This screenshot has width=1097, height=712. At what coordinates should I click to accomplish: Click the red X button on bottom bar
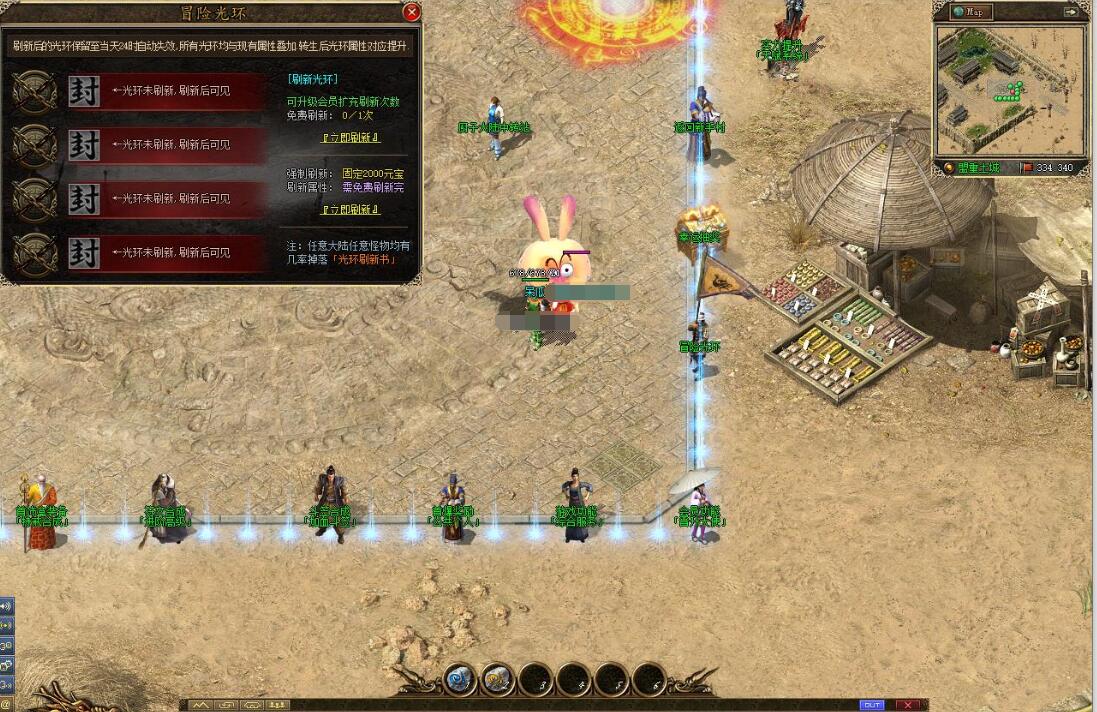907,705
